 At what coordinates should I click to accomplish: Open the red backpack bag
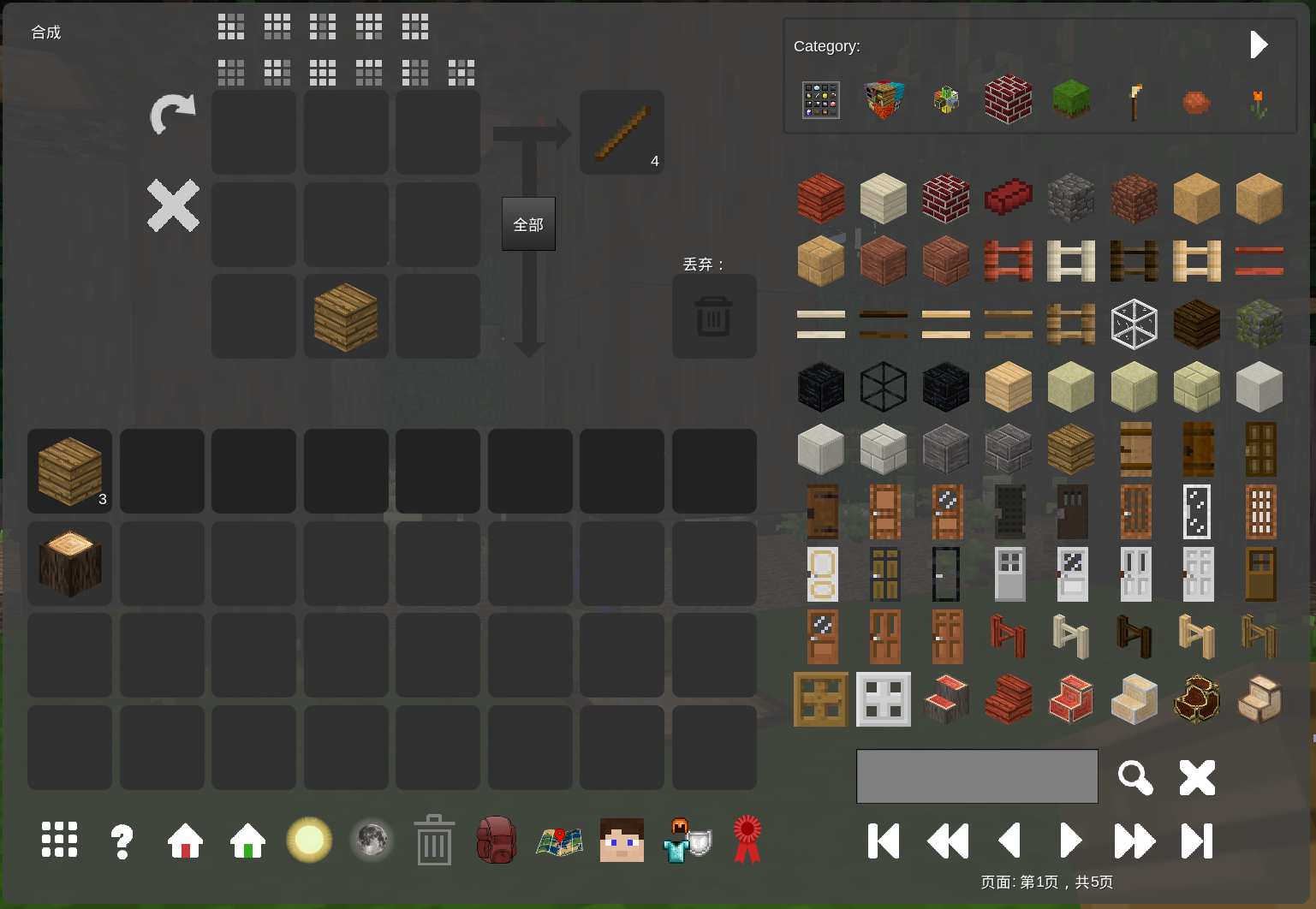point(496,841)
